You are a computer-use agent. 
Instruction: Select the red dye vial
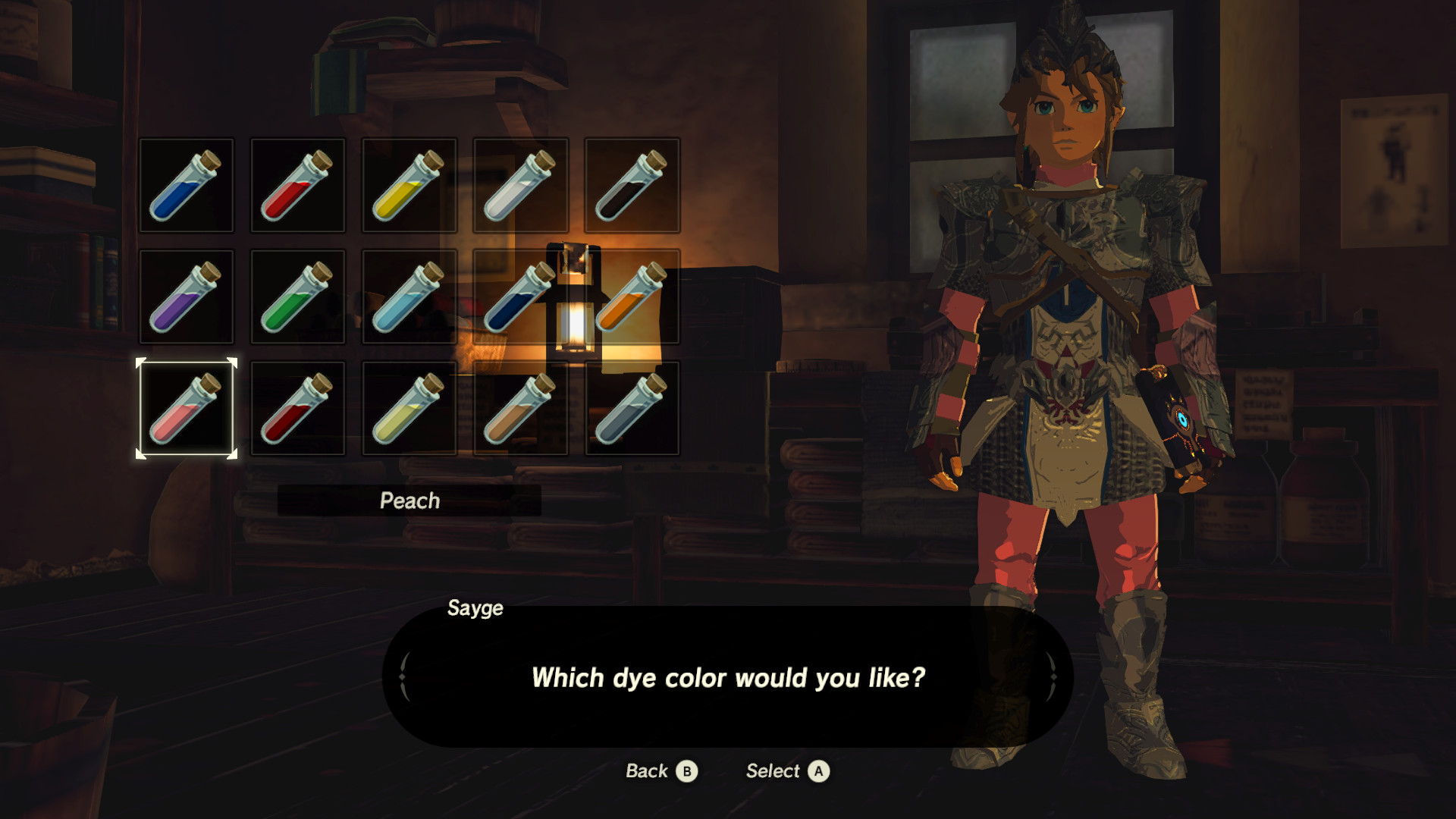pos(298,184)
